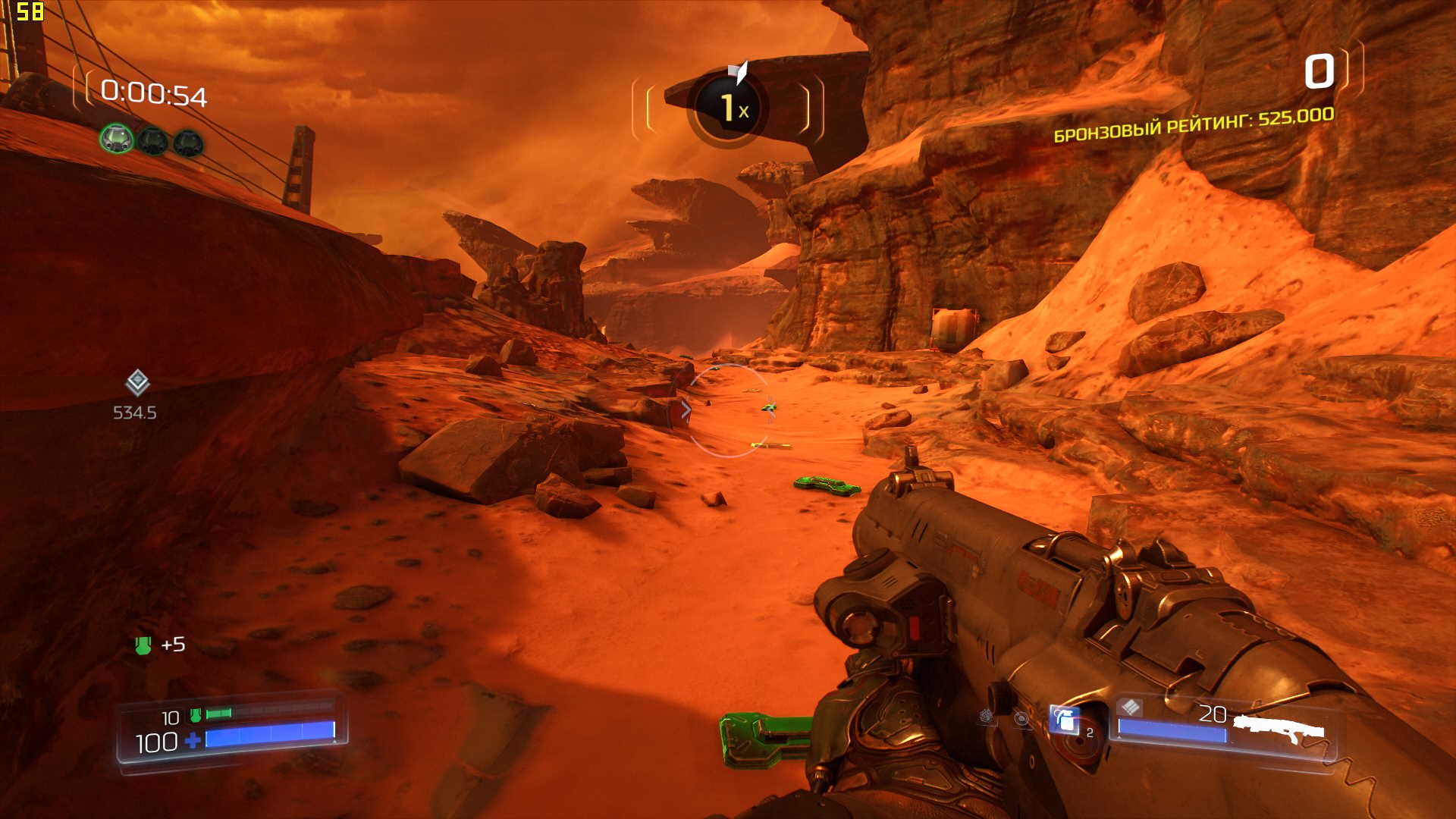
Task: Click the shotgun weapon silhouette icon
Action: click(1279, 730)
